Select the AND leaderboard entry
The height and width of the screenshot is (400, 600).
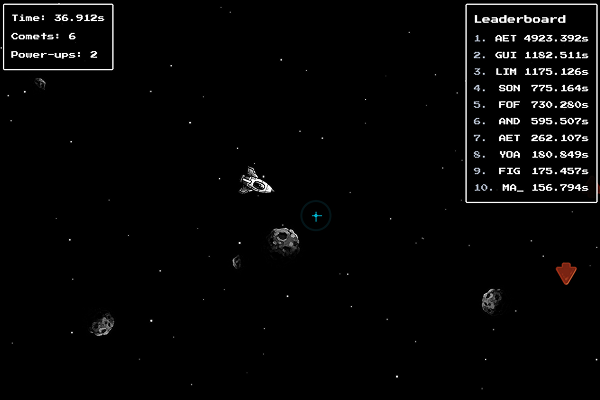tap(531, 121)
